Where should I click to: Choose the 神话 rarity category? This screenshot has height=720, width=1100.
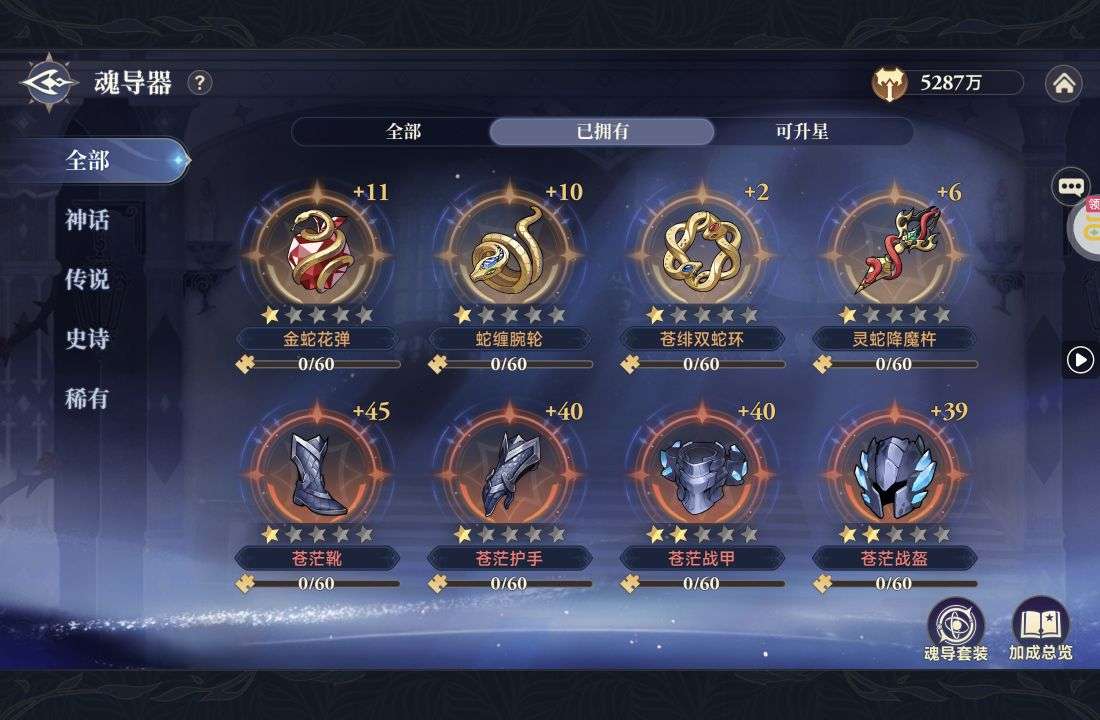(88, 220)
